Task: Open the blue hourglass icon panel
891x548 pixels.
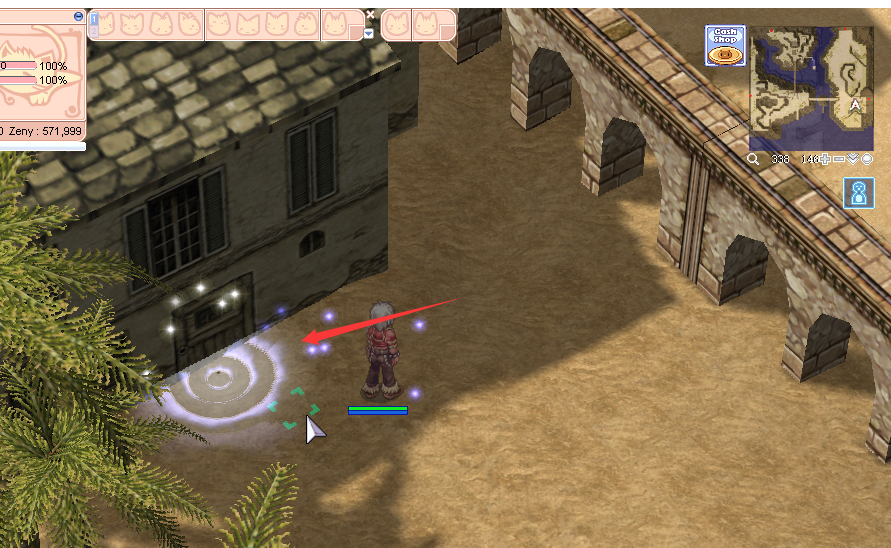Action: (x=858, y=193)
